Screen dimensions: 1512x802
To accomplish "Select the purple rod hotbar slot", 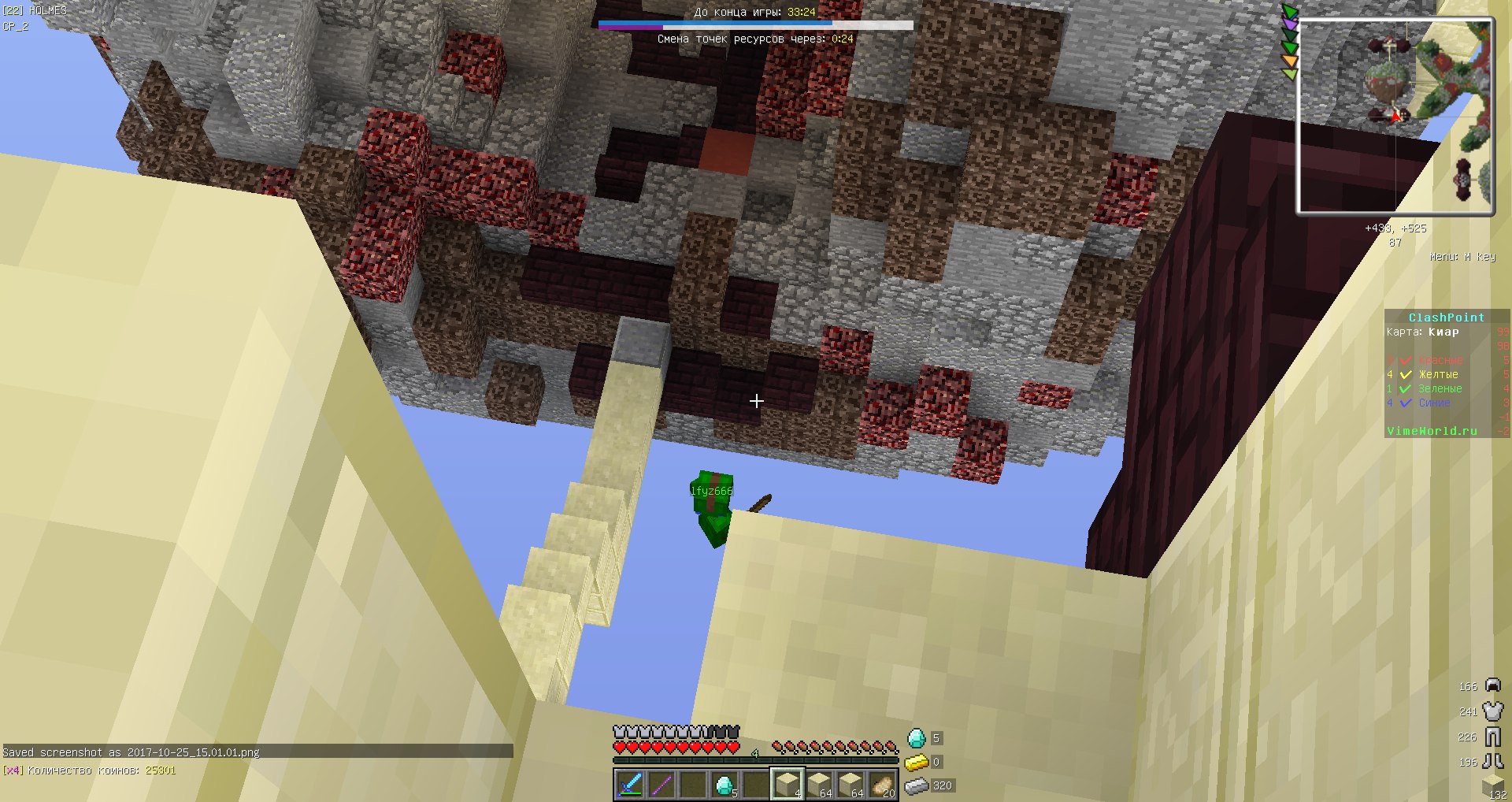I will click(x=661, y=785).
